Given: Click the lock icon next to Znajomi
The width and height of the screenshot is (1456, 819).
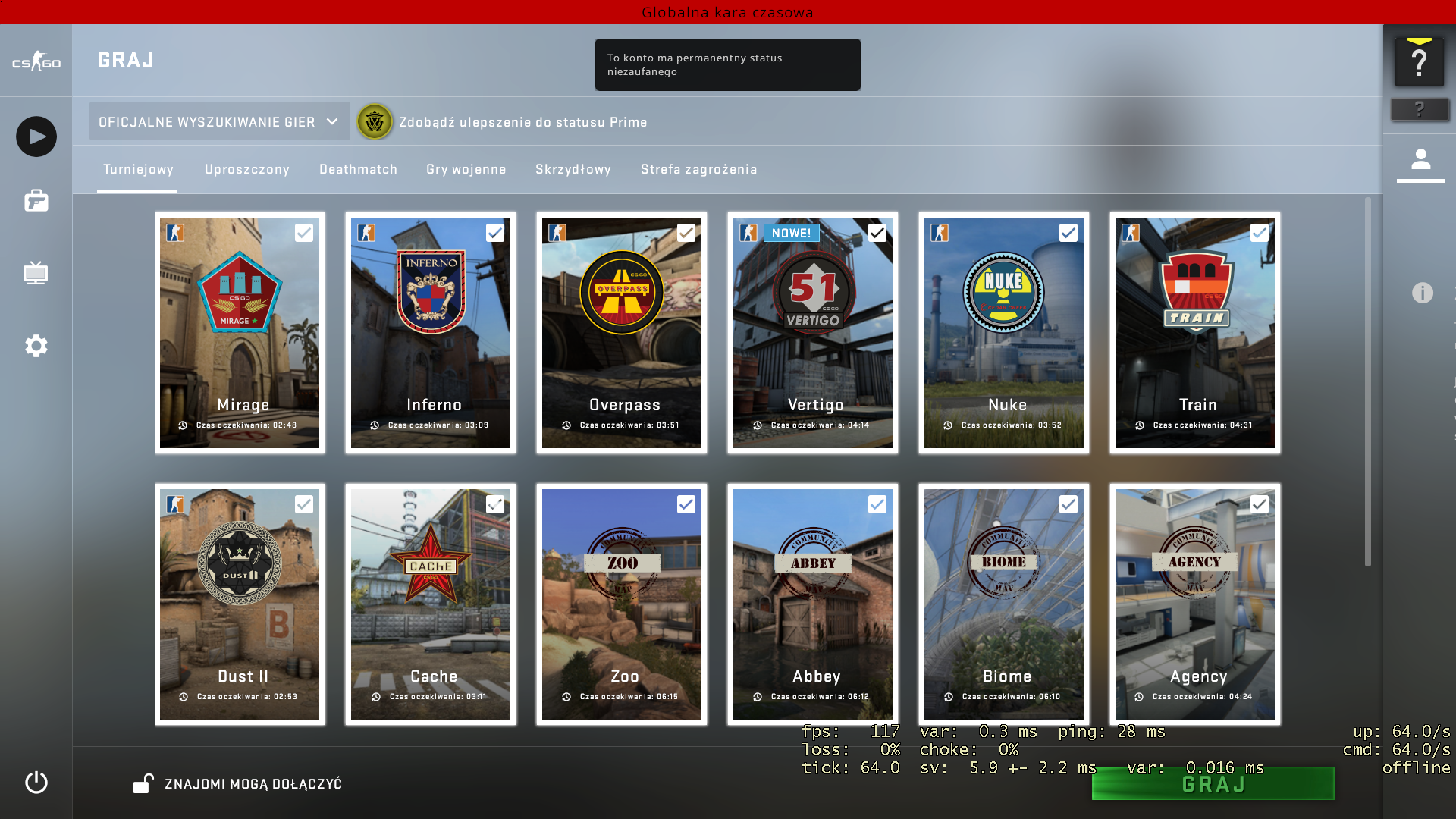Looking at the screenshot, I should click(143, 783).
